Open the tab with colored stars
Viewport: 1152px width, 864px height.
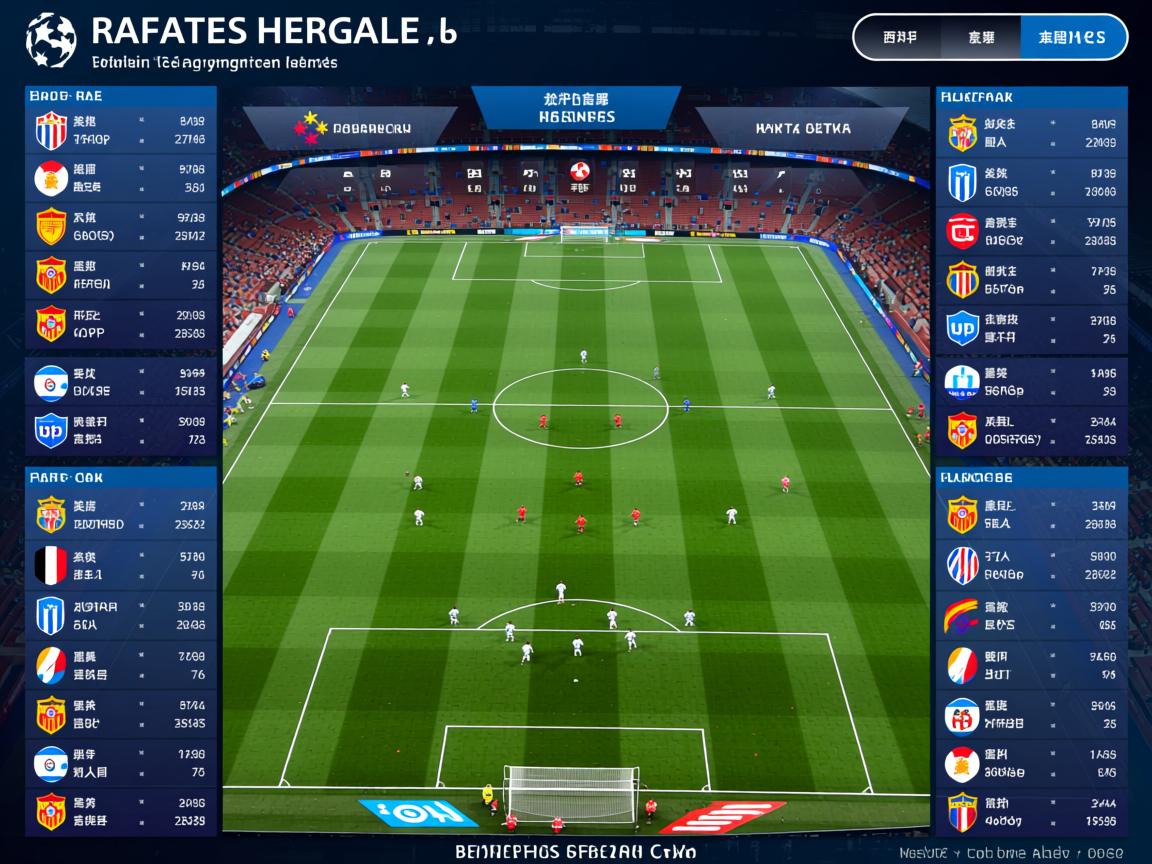pyautogui.click(x=355, y=128)
